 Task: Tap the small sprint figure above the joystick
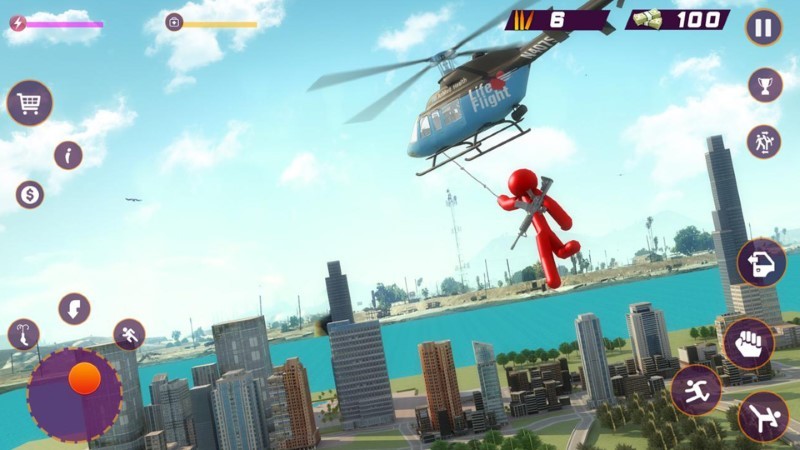pos(129,334)
